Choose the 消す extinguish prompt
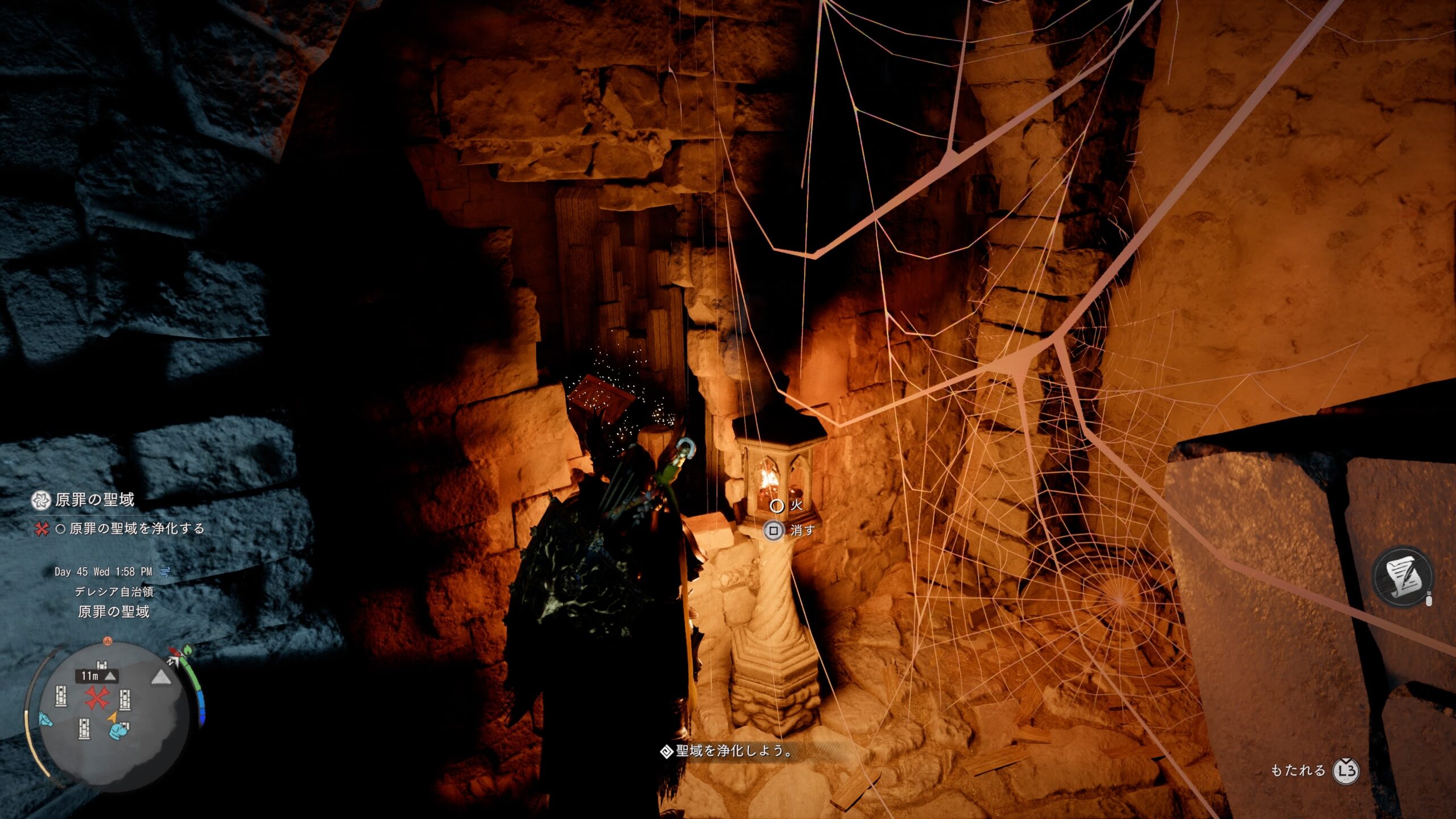1456x819 pixels. [791, 531]
